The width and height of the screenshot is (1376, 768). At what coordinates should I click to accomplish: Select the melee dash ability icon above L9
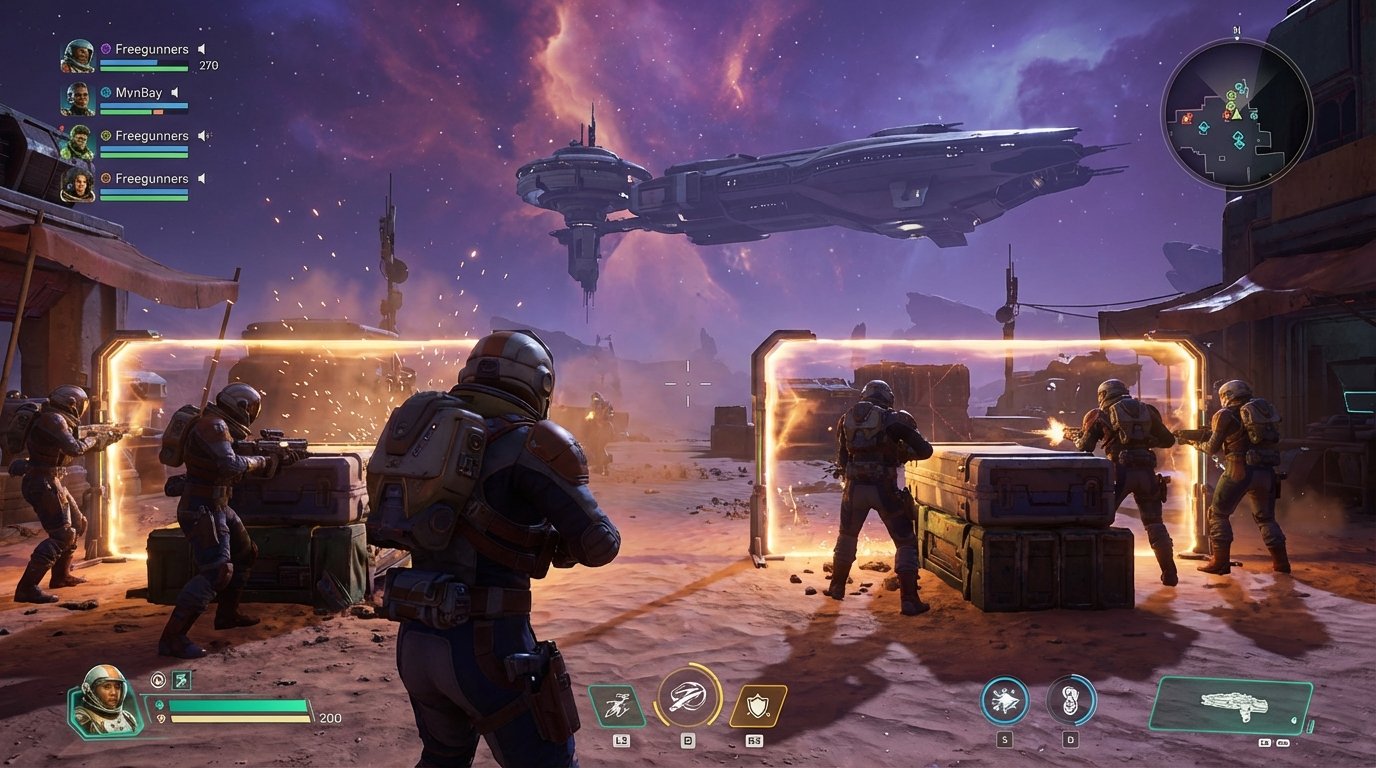coord(617,706)
